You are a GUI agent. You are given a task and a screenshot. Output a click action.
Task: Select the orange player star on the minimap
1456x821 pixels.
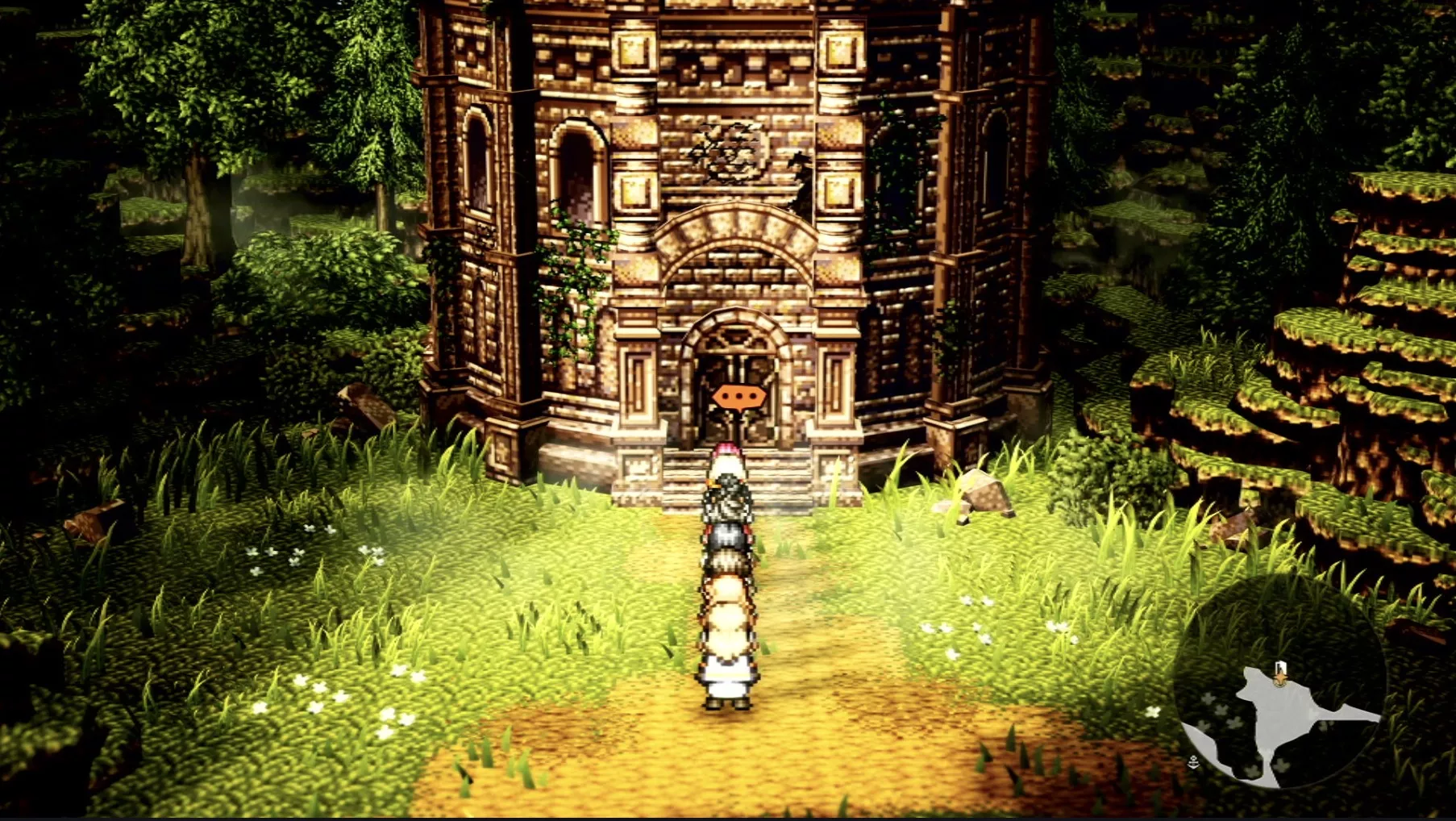(x=1280, y=677)
